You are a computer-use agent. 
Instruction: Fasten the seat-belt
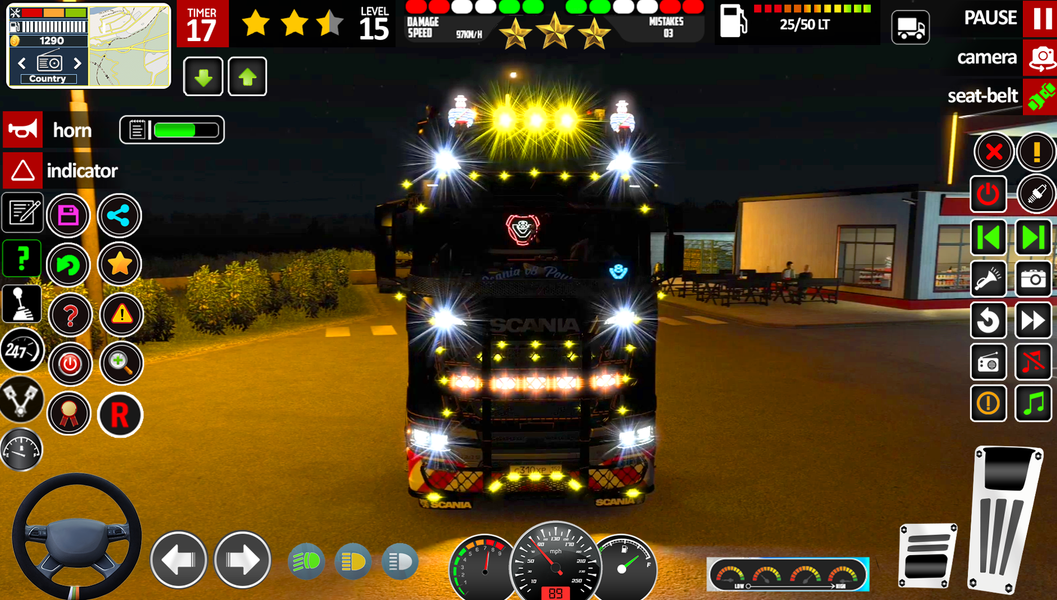1039,97
